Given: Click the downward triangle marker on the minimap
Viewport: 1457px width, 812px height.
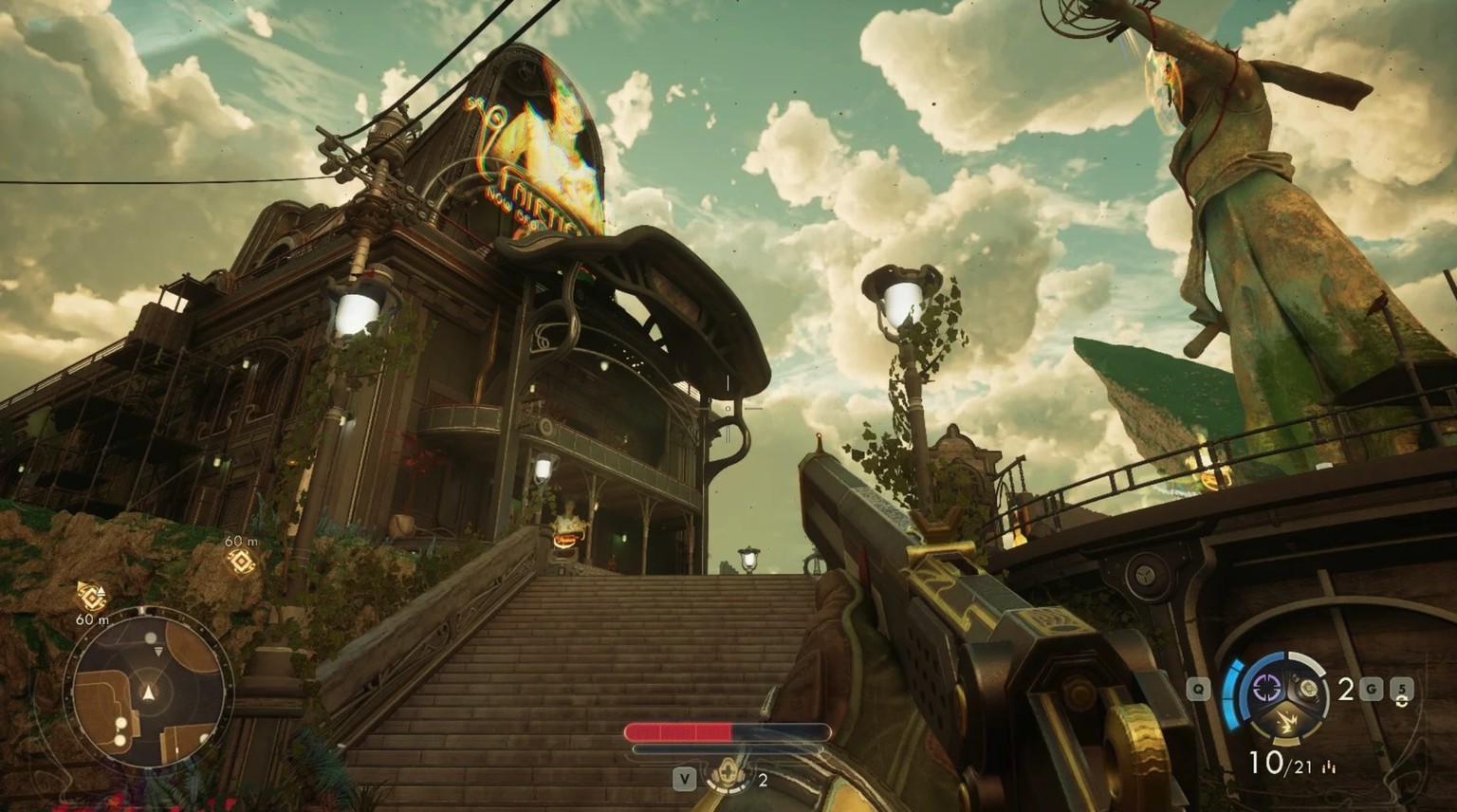Looking at the screenshot, I should point(158,651).
